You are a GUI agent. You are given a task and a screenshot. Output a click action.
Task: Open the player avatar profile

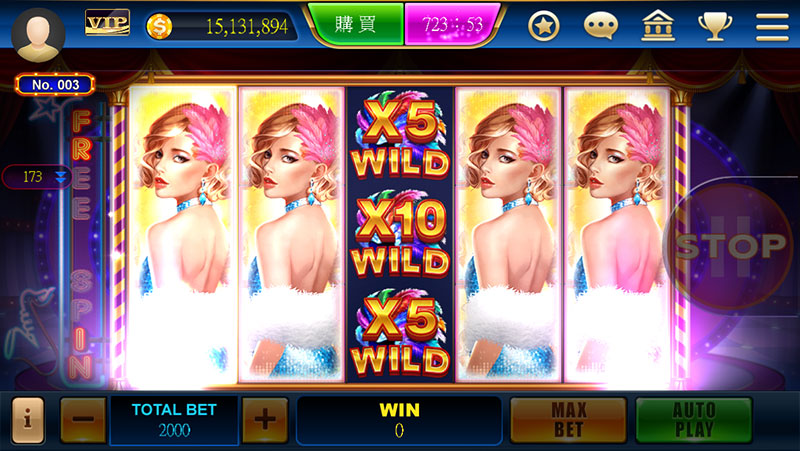pyautogui.click(x=38, y=33)
